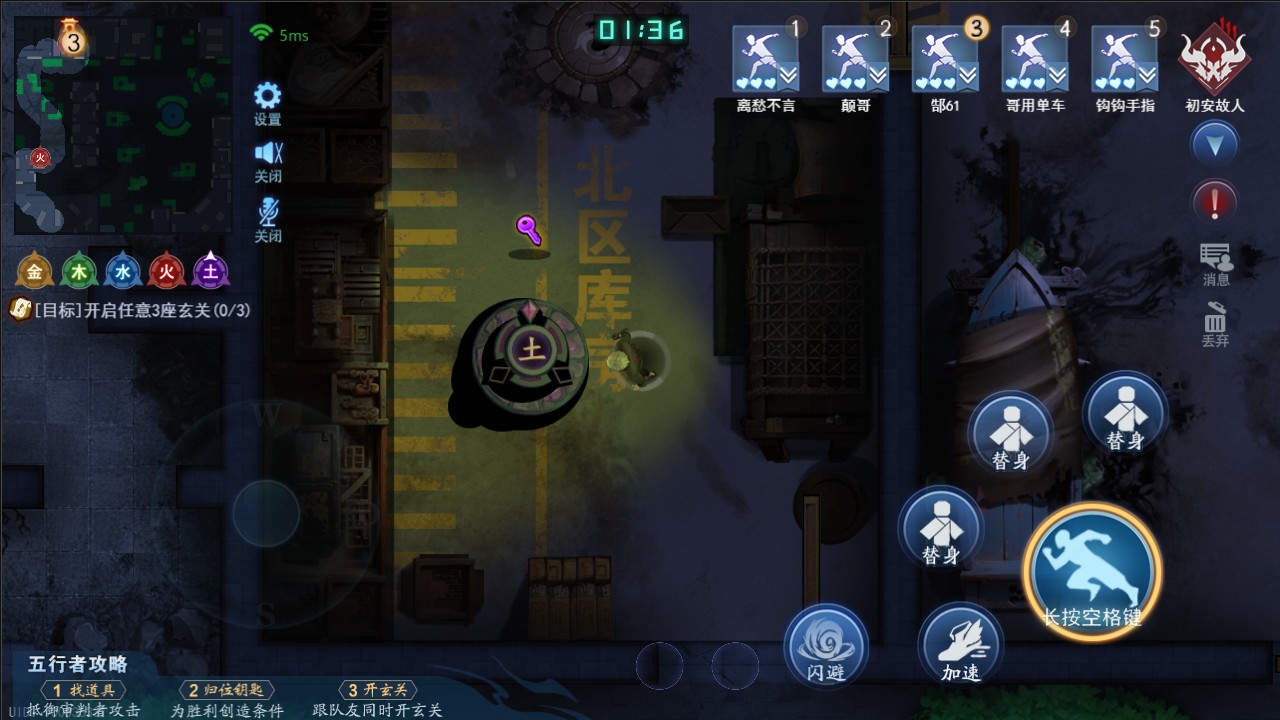
Task: Send alert with red exclamation button
Action: click(x=1215, y=203)
